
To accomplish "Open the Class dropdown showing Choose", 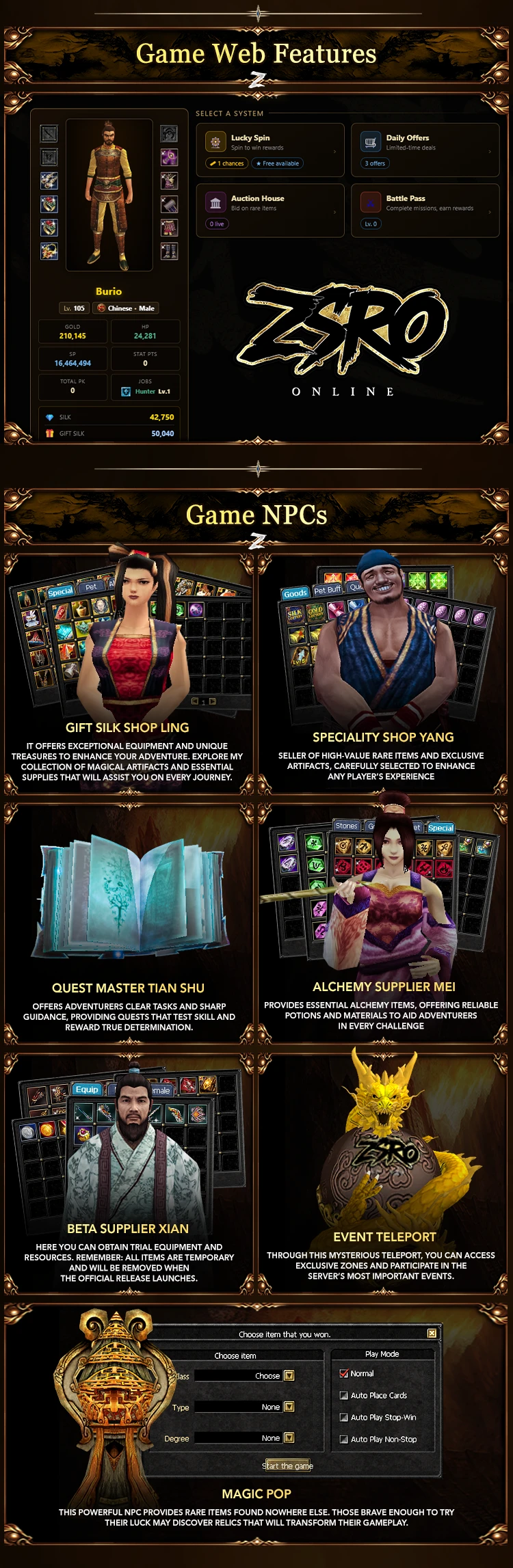I will pos(289,1375).
